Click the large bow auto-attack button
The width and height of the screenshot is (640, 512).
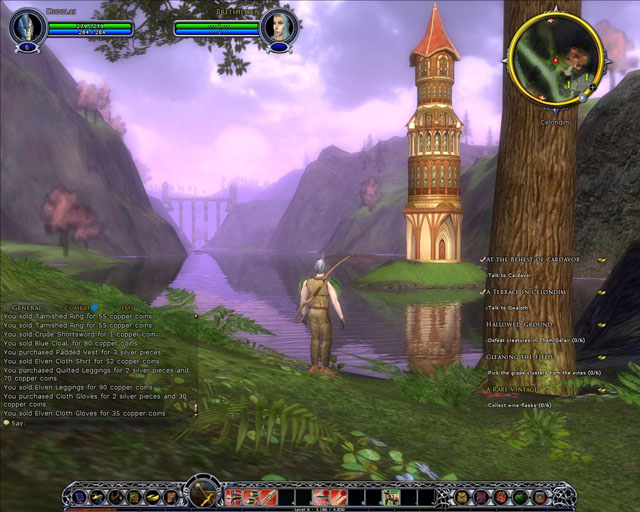point(204,493)
